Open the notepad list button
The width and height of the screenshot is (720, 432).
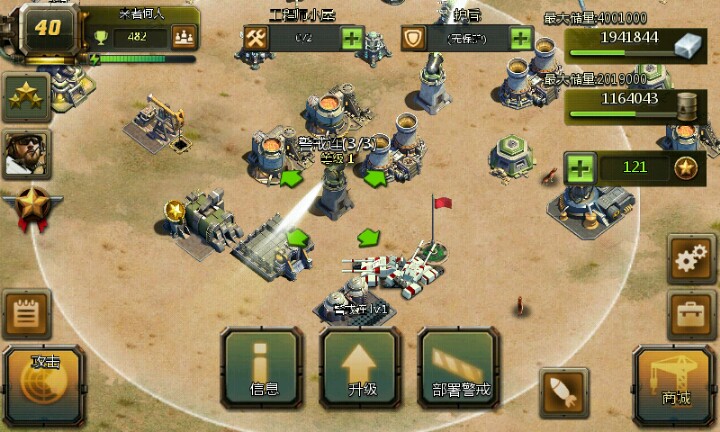[x=27, y=315]
